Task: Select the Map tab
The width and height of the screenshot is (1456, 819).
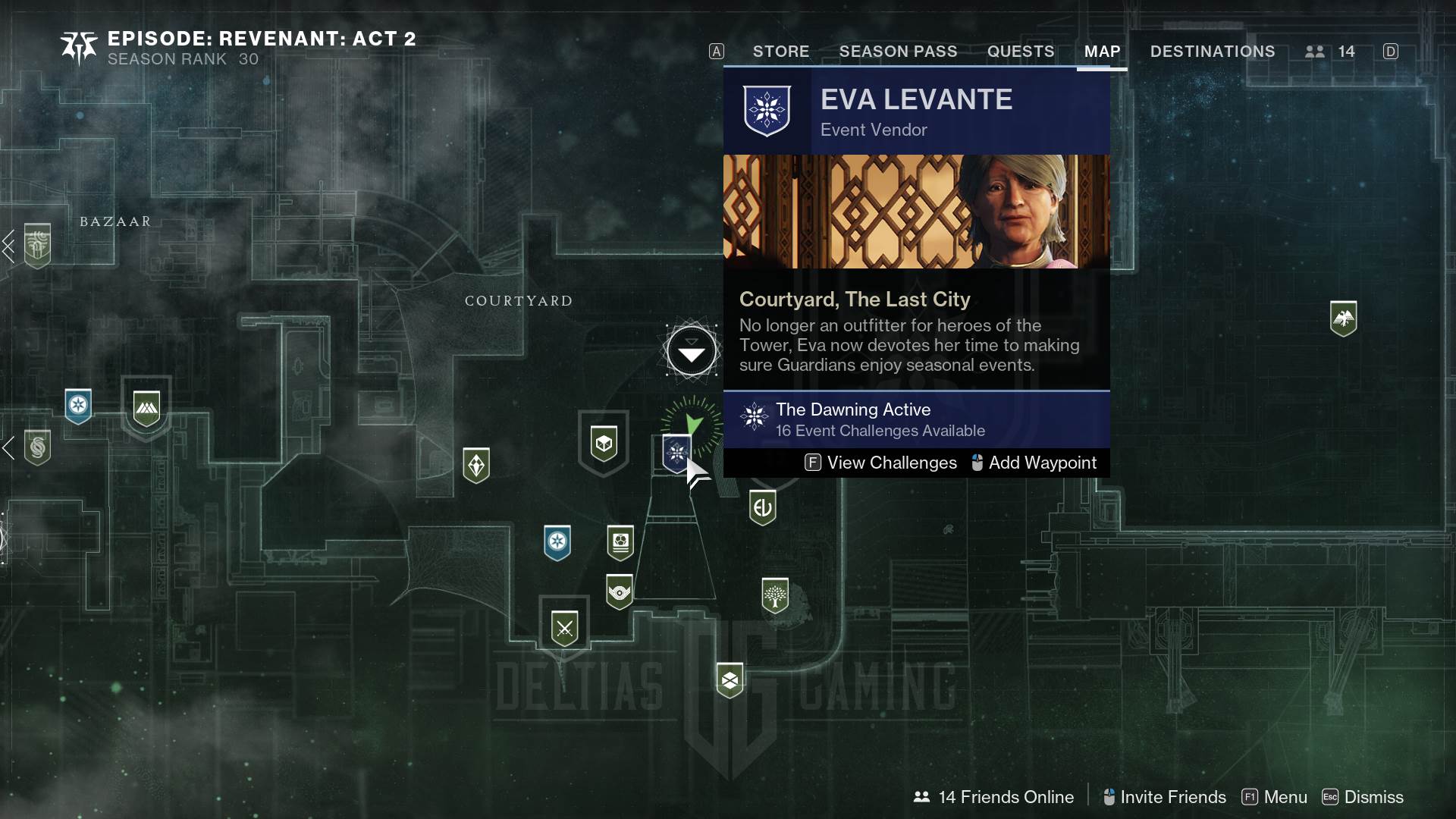Action: coord(1102,52)
